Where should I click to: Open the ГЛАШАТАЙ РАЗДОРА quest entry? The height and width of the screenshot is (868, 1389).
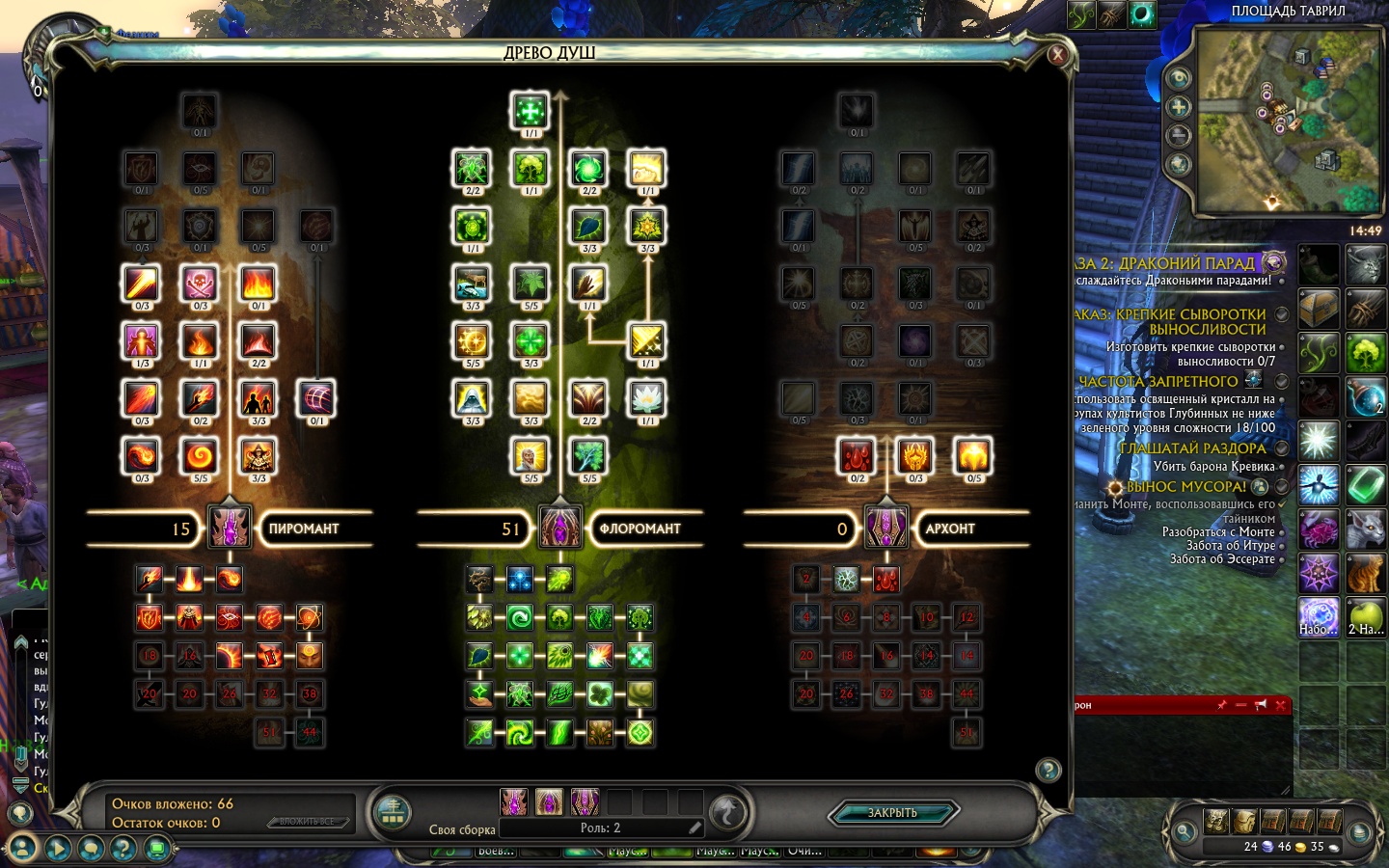(x=1192, y=448)
